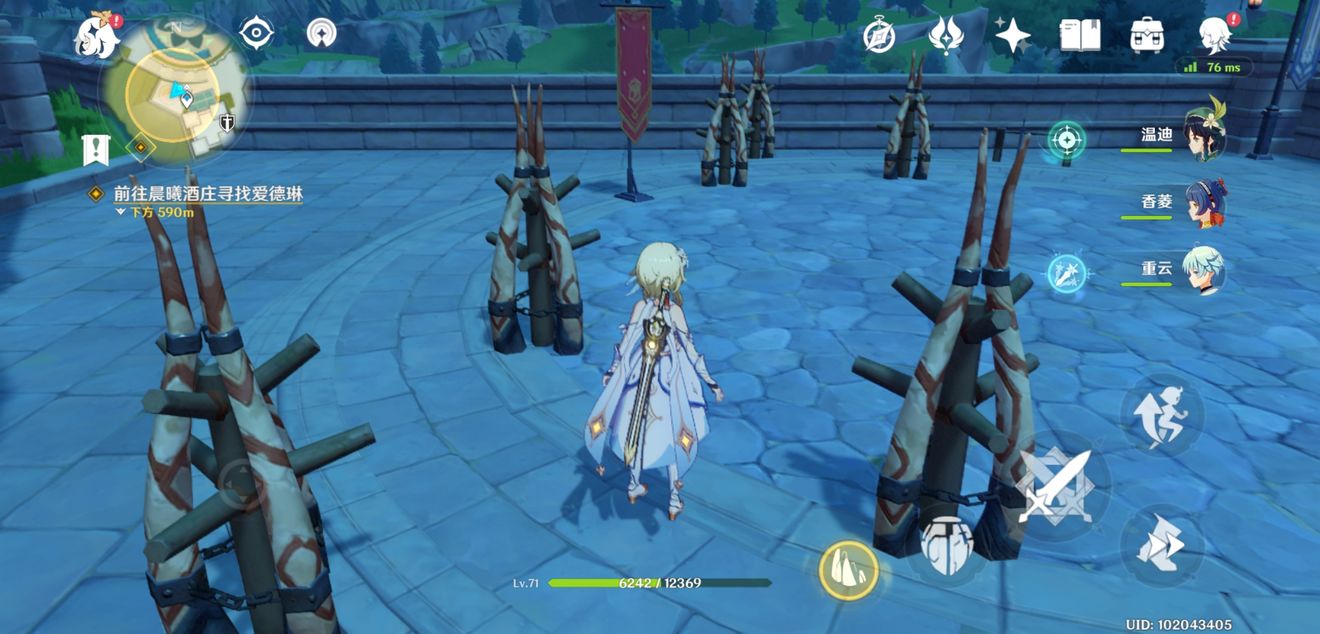The height and width of the screenshot is (634, 1320).
Task: Switch to party member 香菱
Action: [1204, 203]
